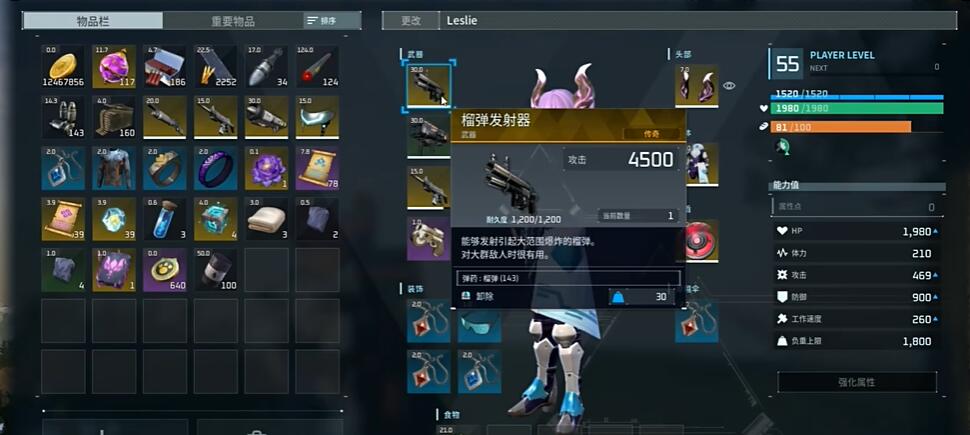Viewport: 970px width, 435px height.
Task: Select the purple lotus flower item
Action: (x=266, y=168)
